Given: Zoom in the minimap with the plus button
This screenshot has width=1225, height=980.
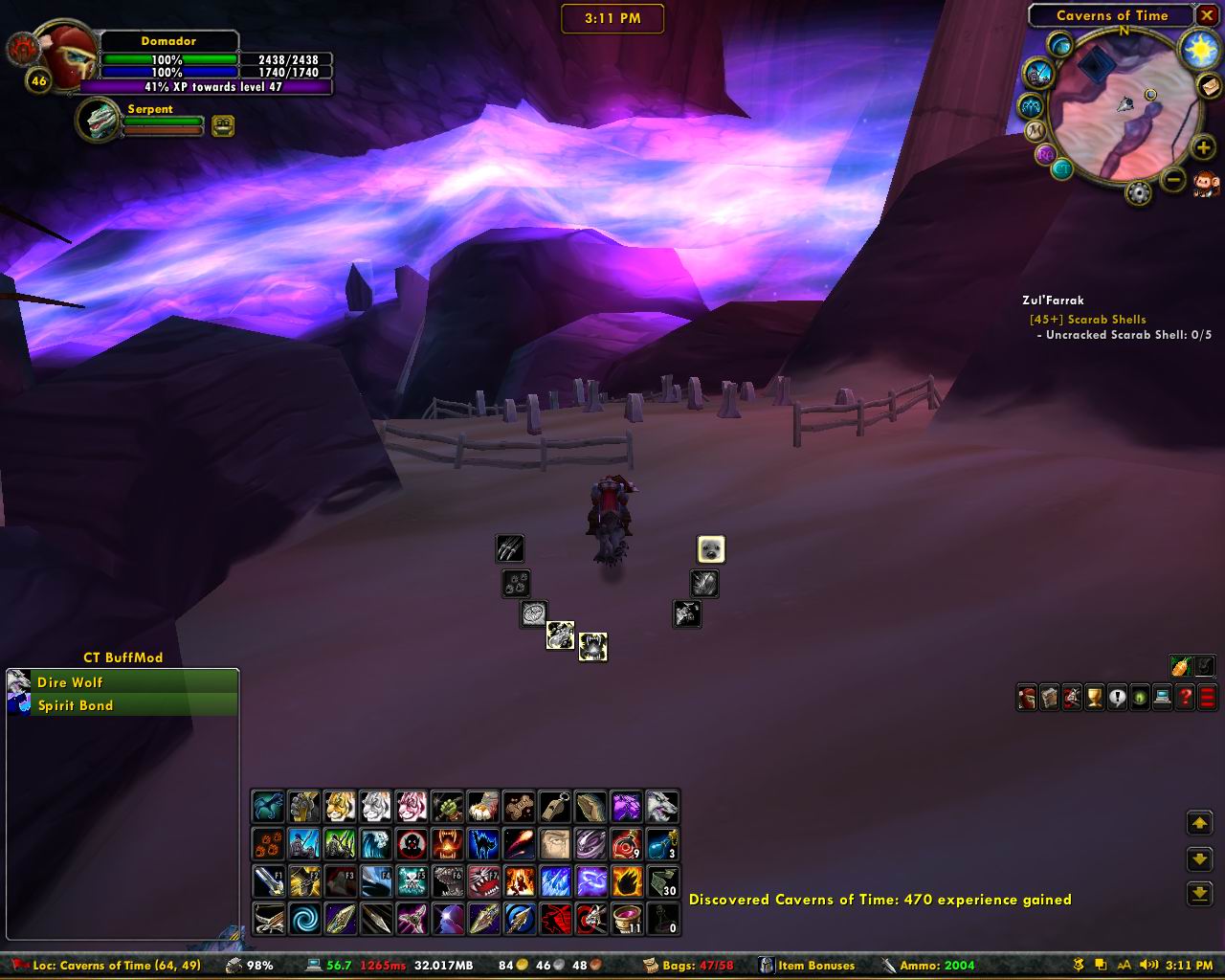Looking at the screenshot, I should click(1203, 147).
